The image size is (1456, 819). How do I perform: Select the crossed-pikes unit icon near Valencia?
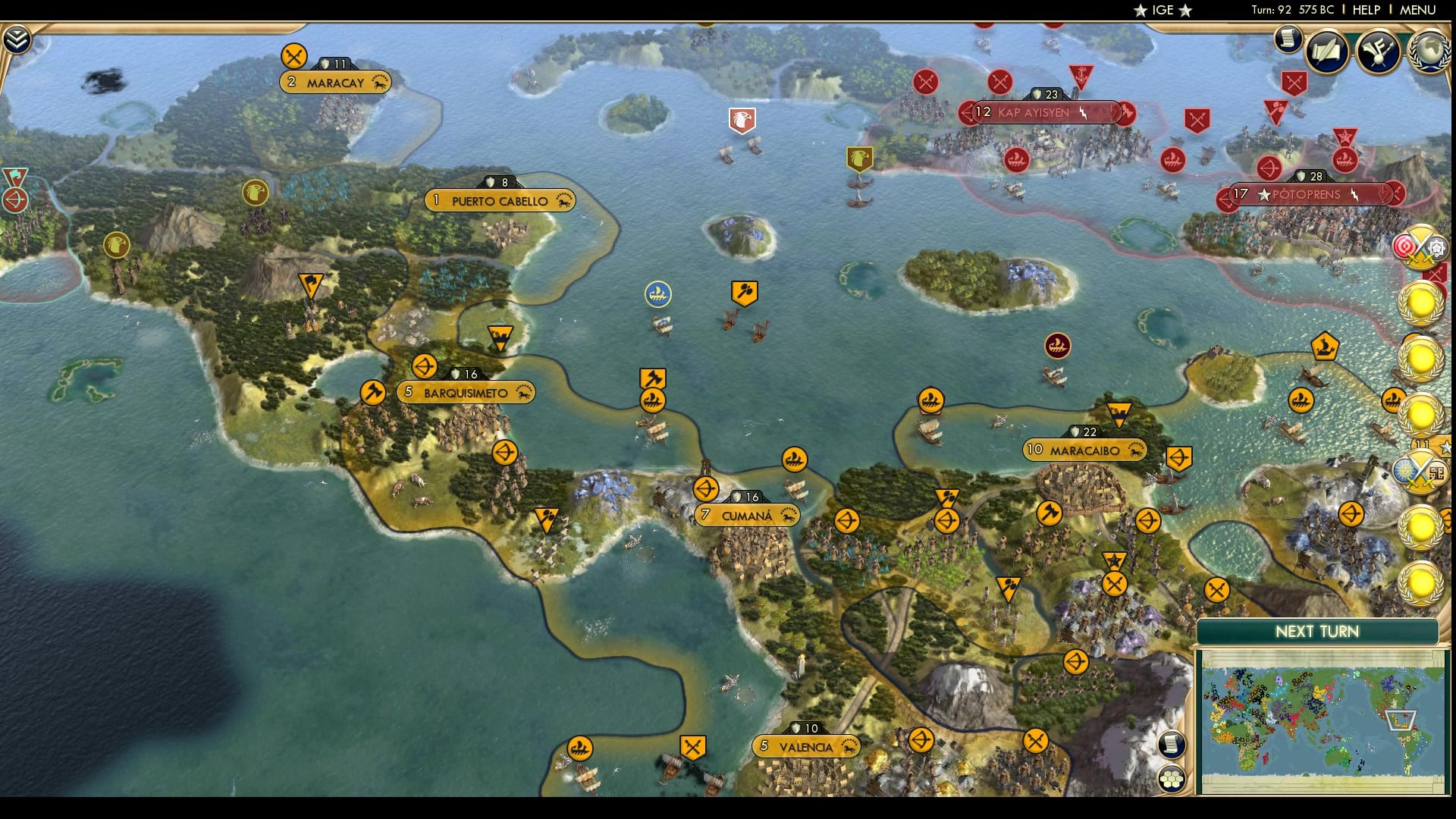[692, 745]
